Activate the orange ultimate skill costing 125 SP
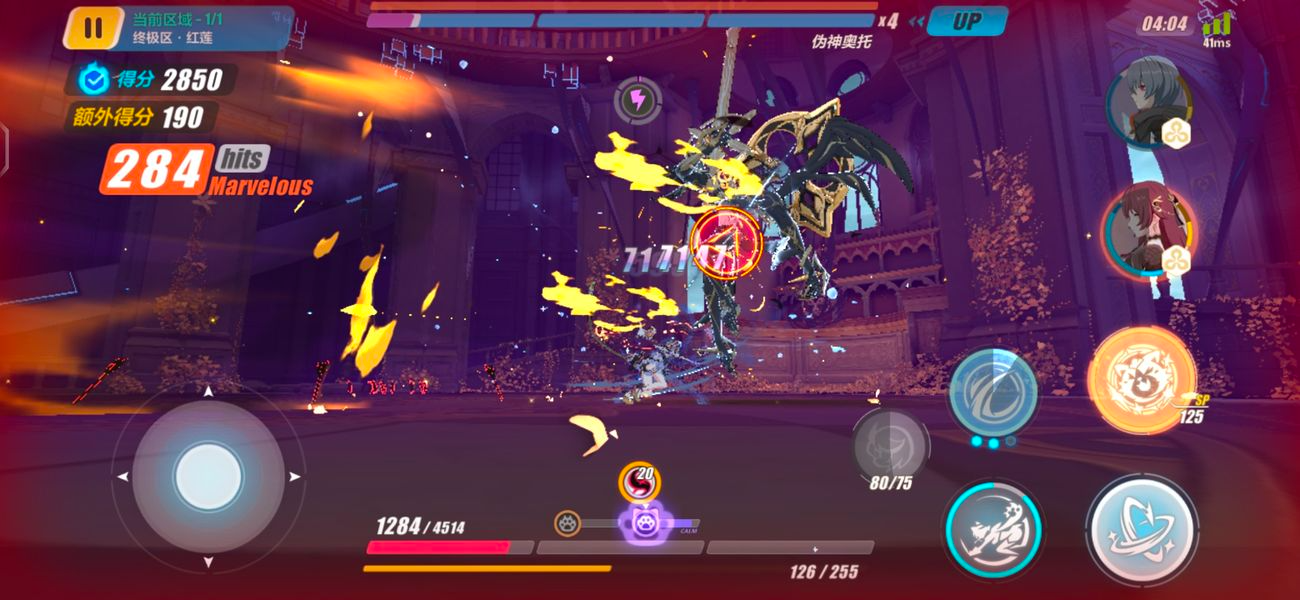Screen dimensions: 1300x600 pos(1140,381)
